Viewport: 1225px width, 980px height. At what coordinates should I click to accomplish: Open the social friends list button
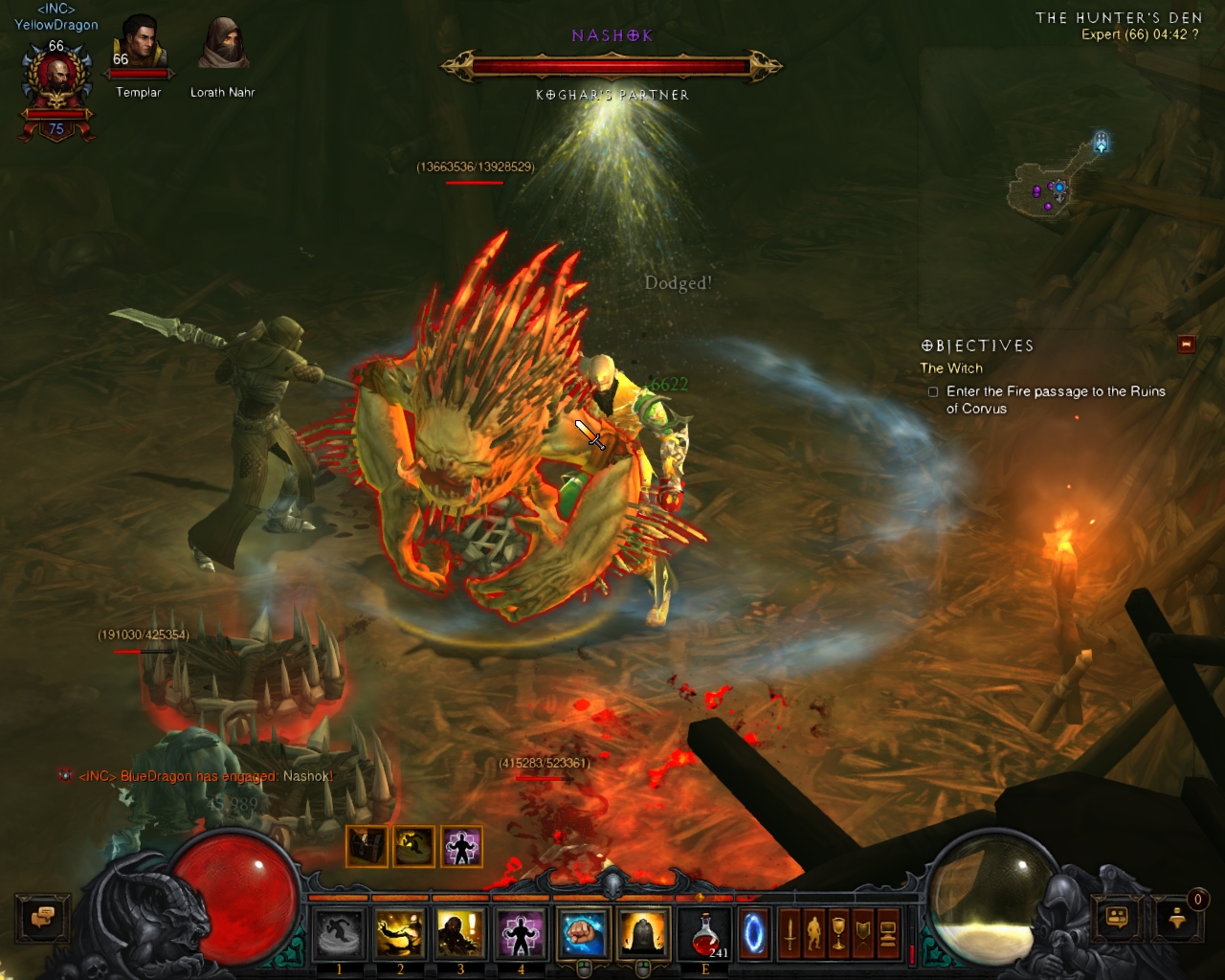pyautogui.click(x=1117, y=918)
